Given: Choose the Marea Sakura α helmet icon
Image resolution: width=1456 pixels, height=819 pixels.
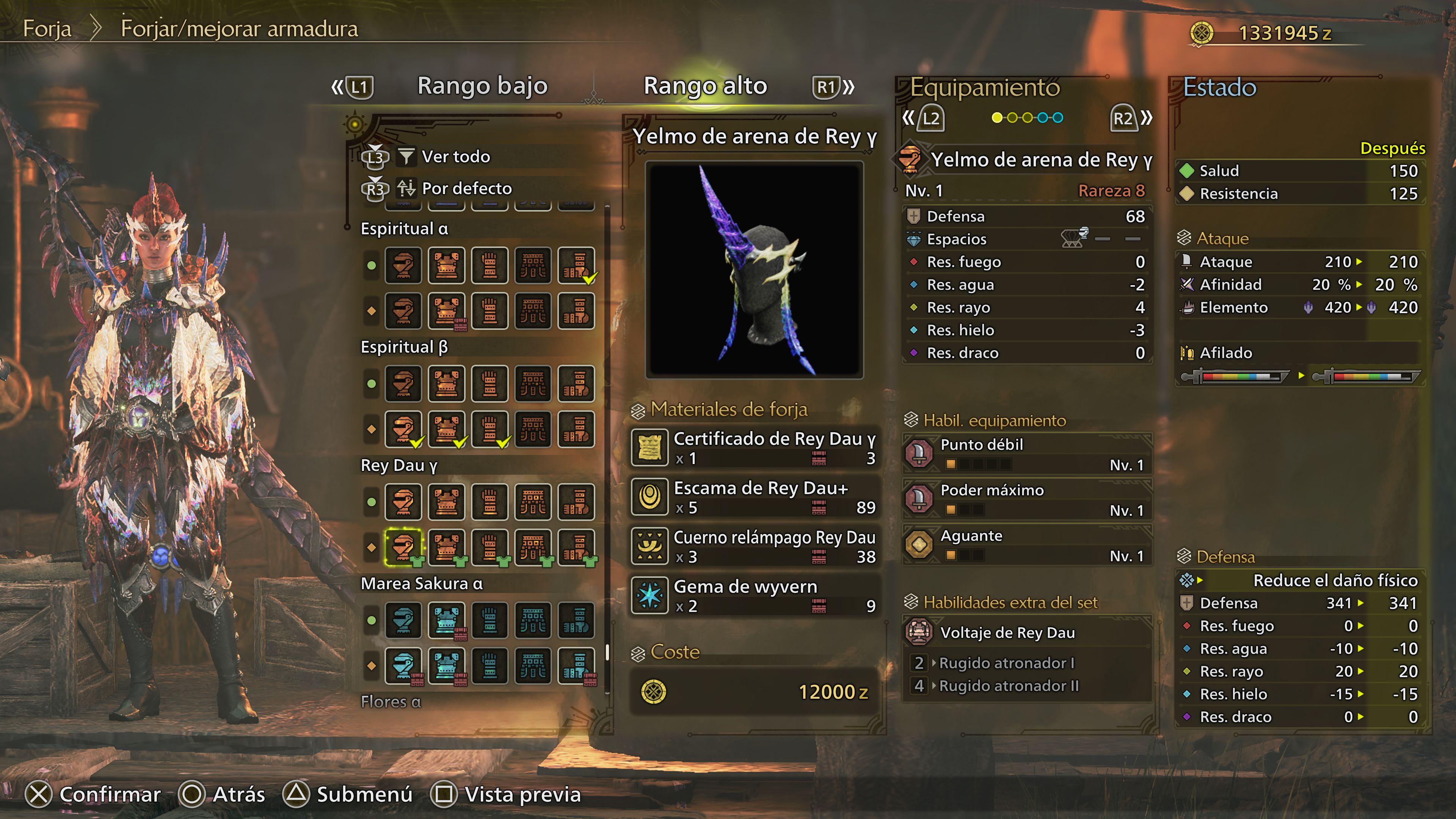Looking at the screenshot, I should [x=403, y=620].
